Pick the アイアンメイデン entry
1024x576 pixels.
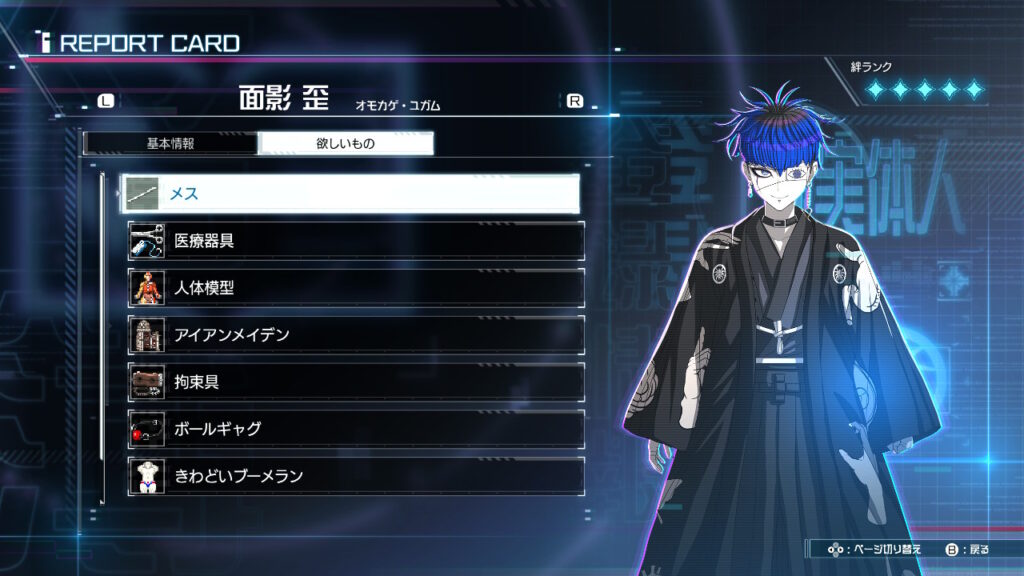tap(356, 335)
